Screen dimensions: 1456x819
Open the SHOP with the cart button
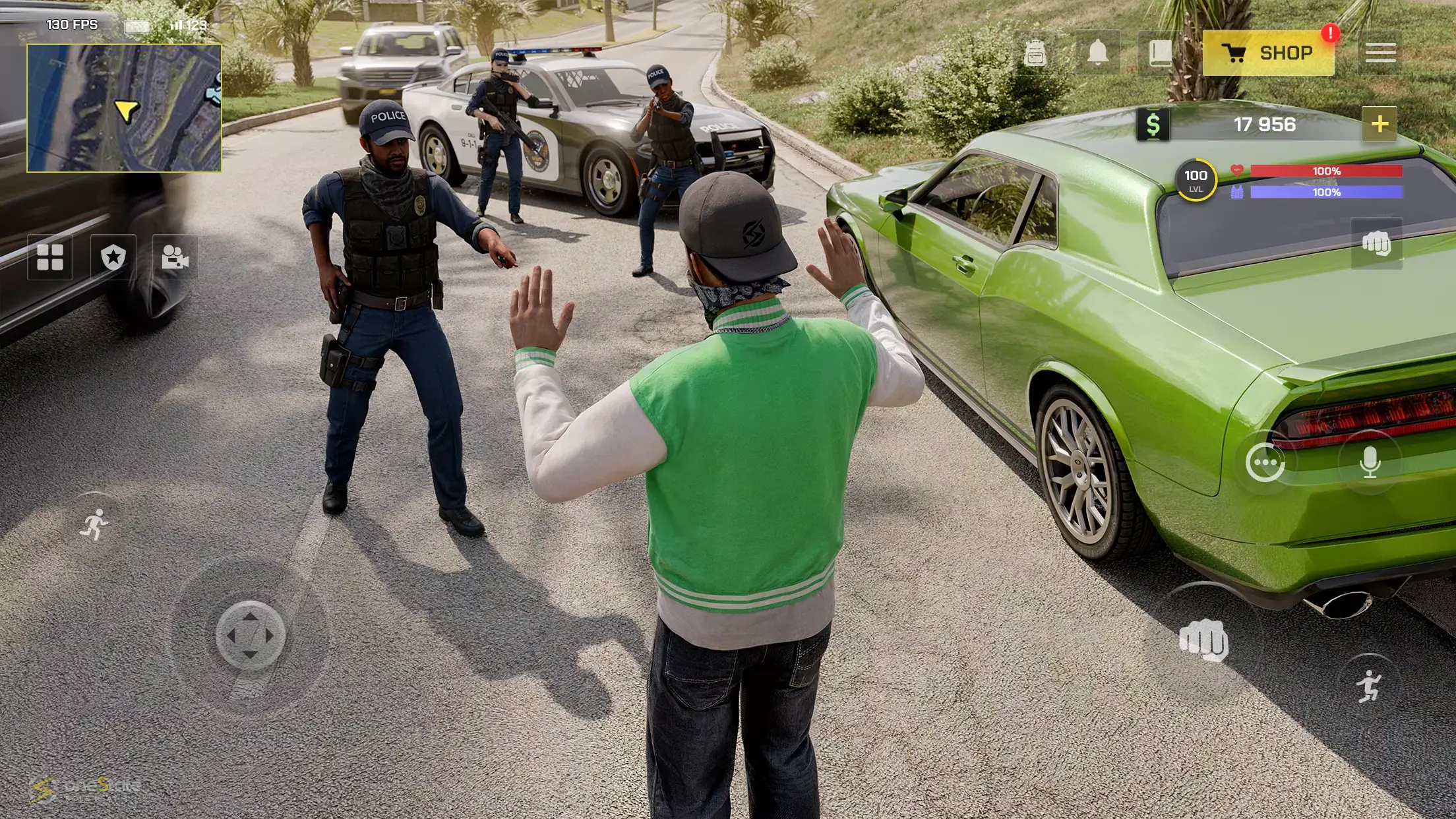[1269, 53]
